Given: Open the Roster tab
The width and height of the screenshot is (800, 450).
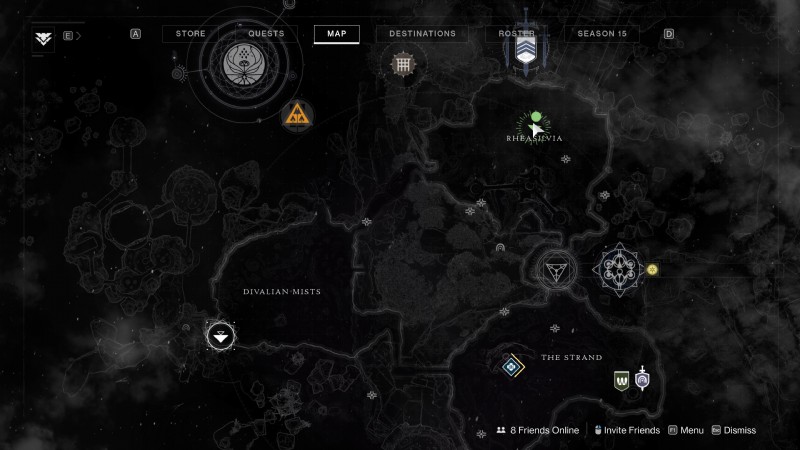Looking at the screenshot, I should pyautogui.click(x=517, y=34).
